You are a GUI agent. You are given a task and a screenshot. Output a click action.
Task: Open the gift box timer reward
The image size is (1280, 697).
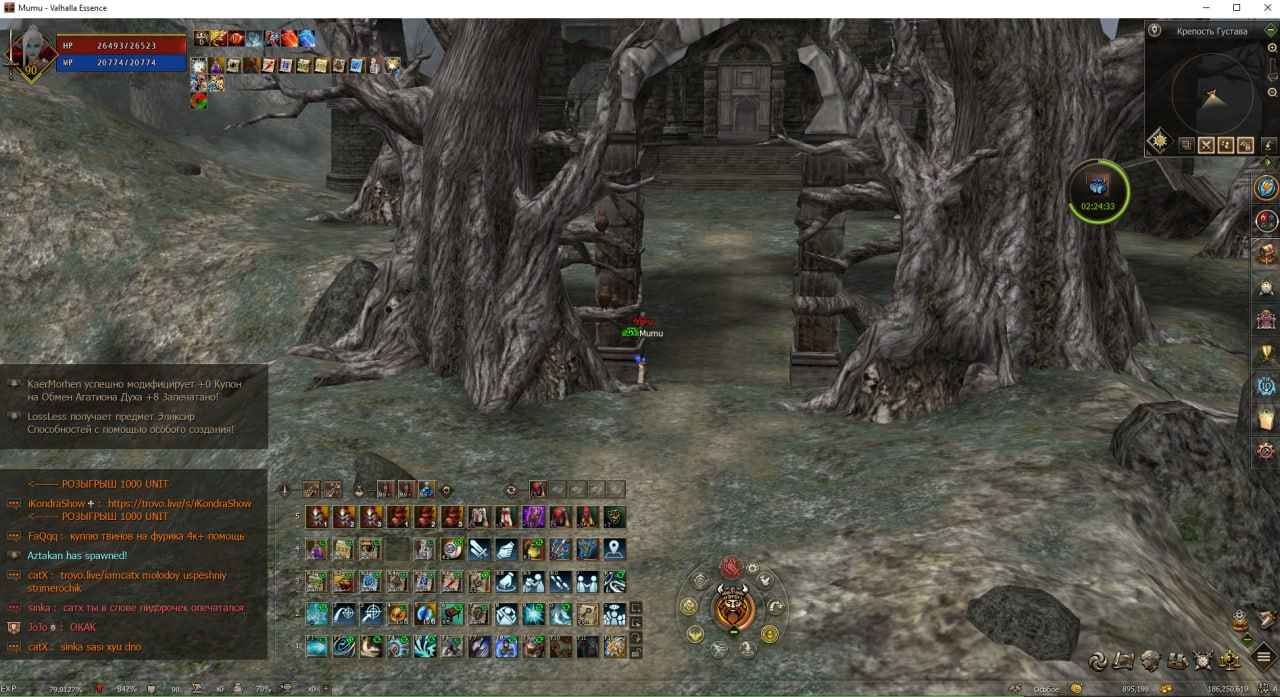[x=1098, y=186]
